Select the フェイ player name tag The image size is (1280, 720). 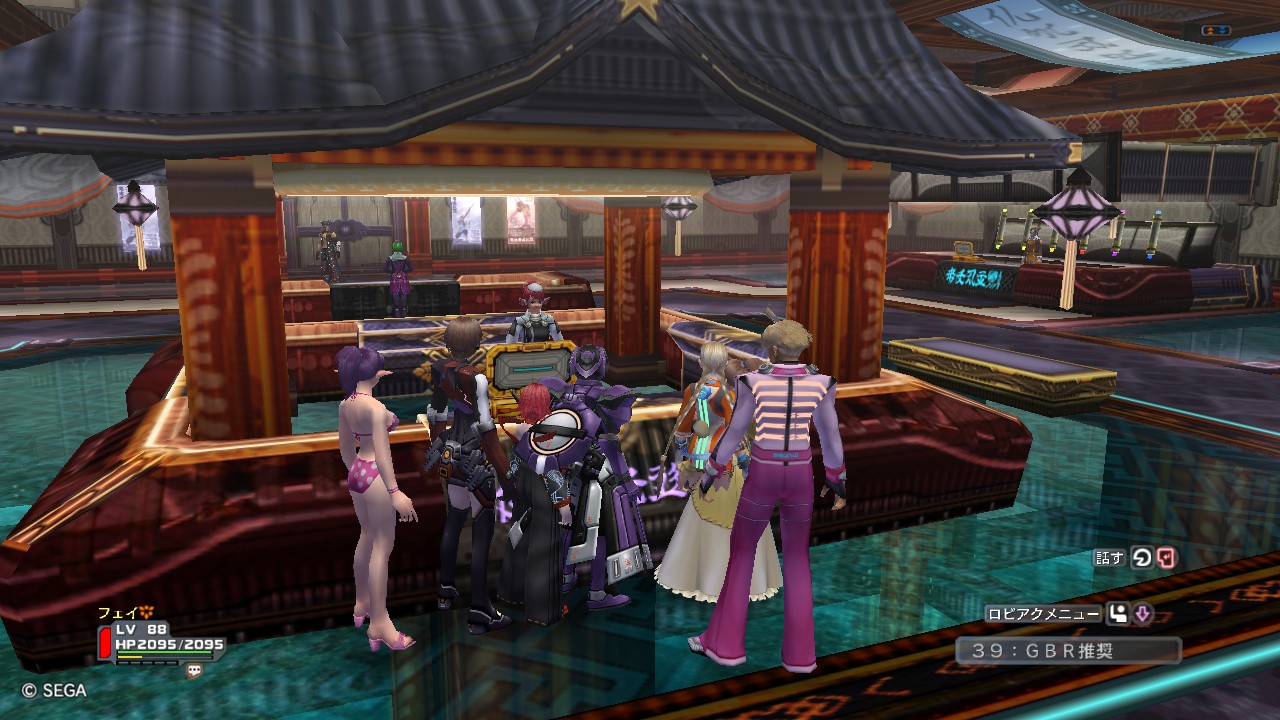point(116,612)
